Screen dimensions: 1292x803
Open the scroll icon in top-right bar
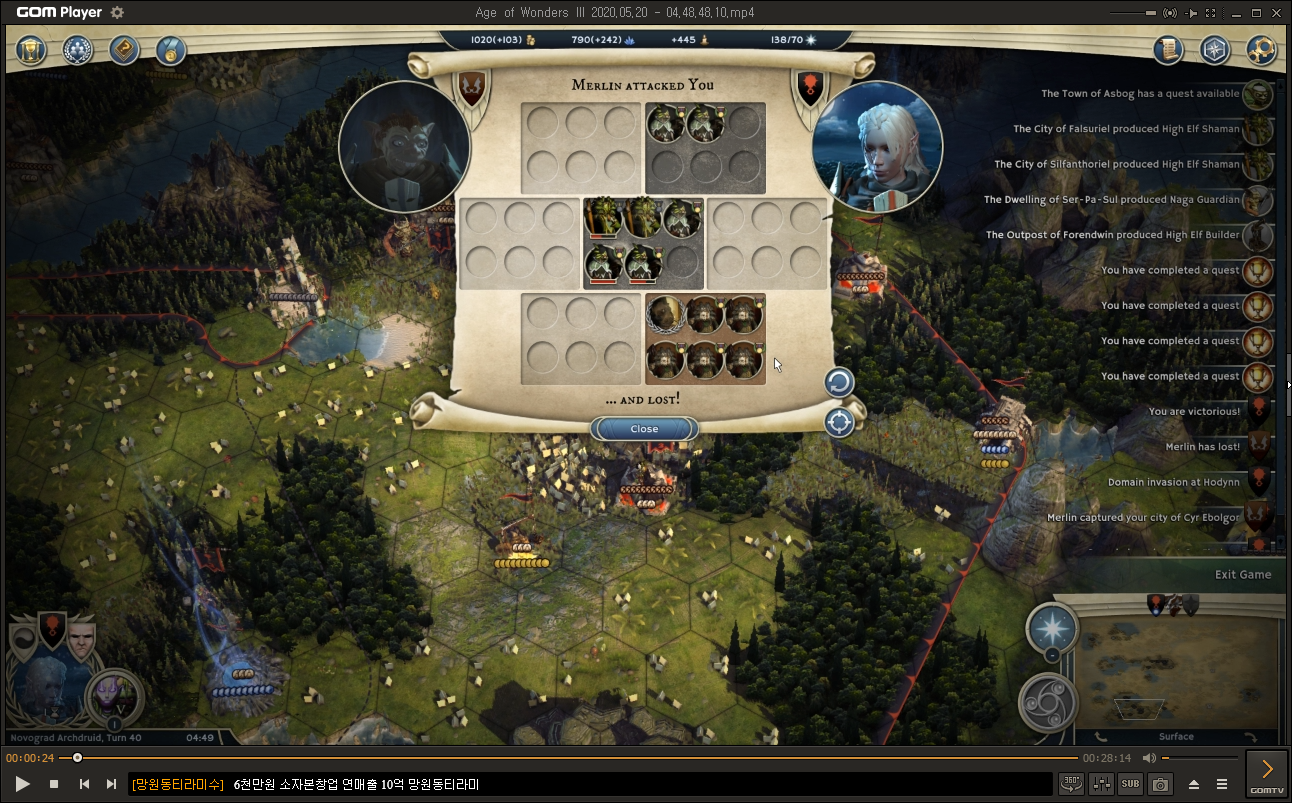(1168, 50)
